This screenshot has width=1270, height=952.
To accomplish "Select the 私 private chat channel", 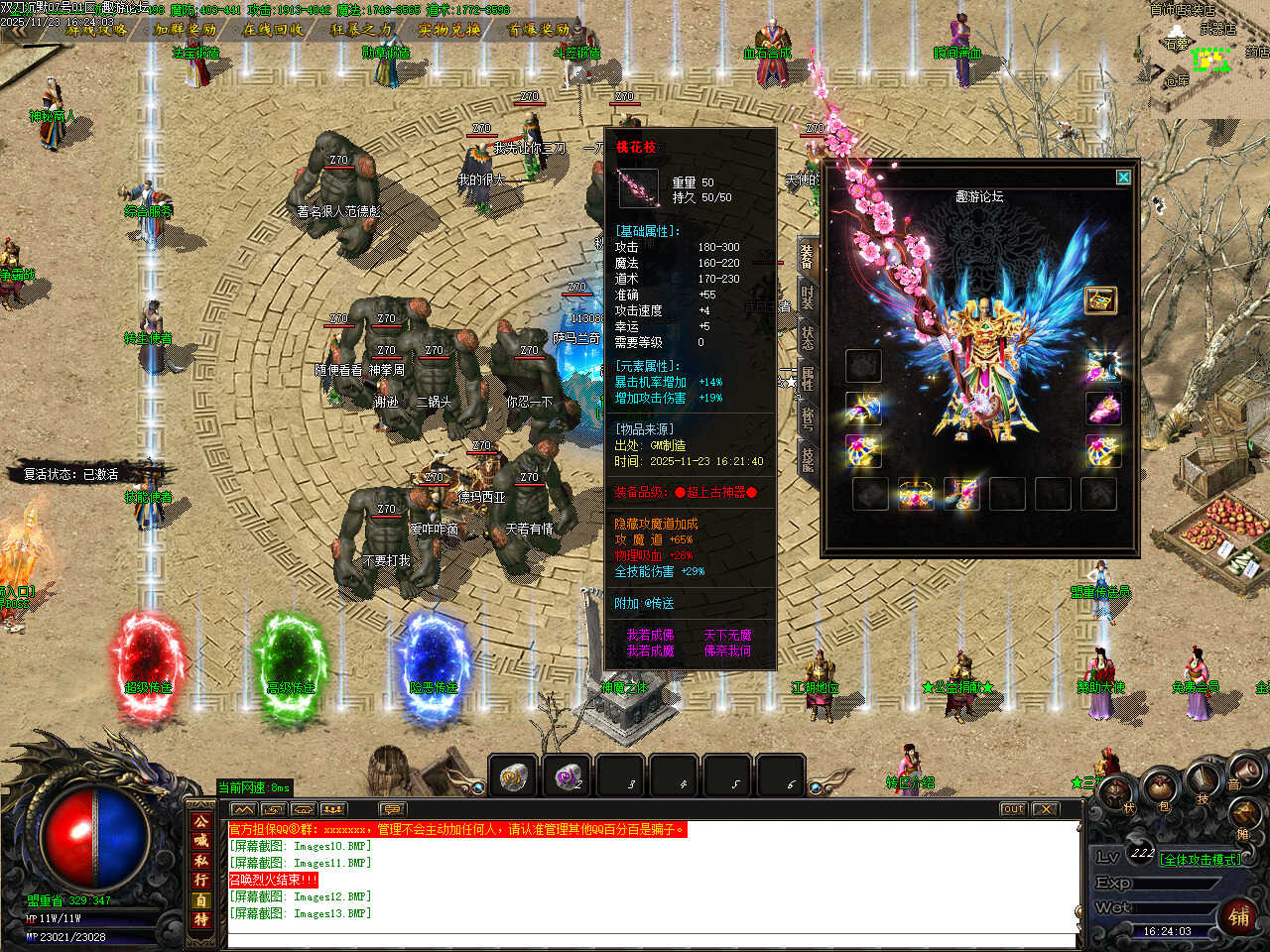I will click(201, 861).
